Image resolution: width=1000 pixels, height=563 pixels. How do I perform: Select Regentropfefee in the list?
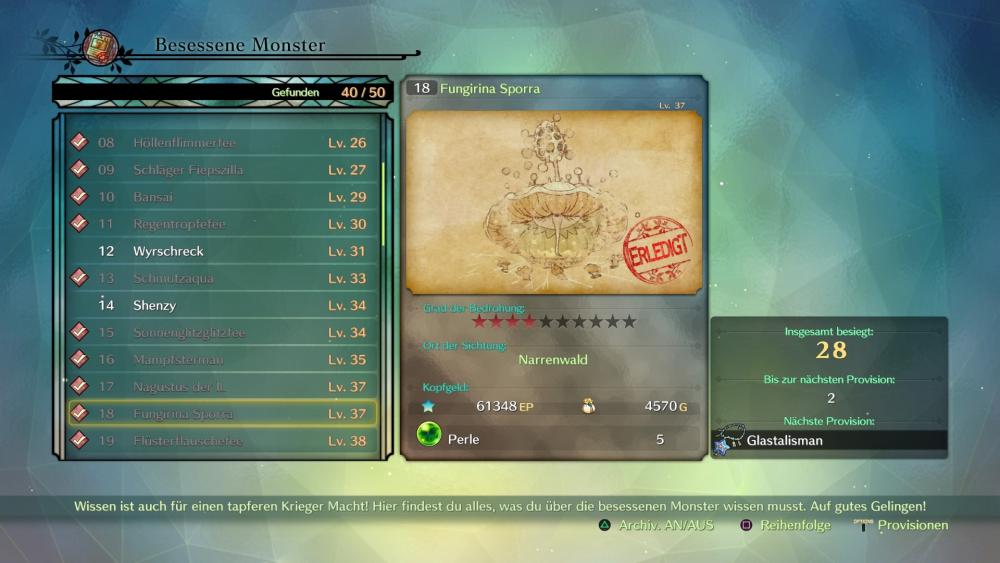pos(222,224)
